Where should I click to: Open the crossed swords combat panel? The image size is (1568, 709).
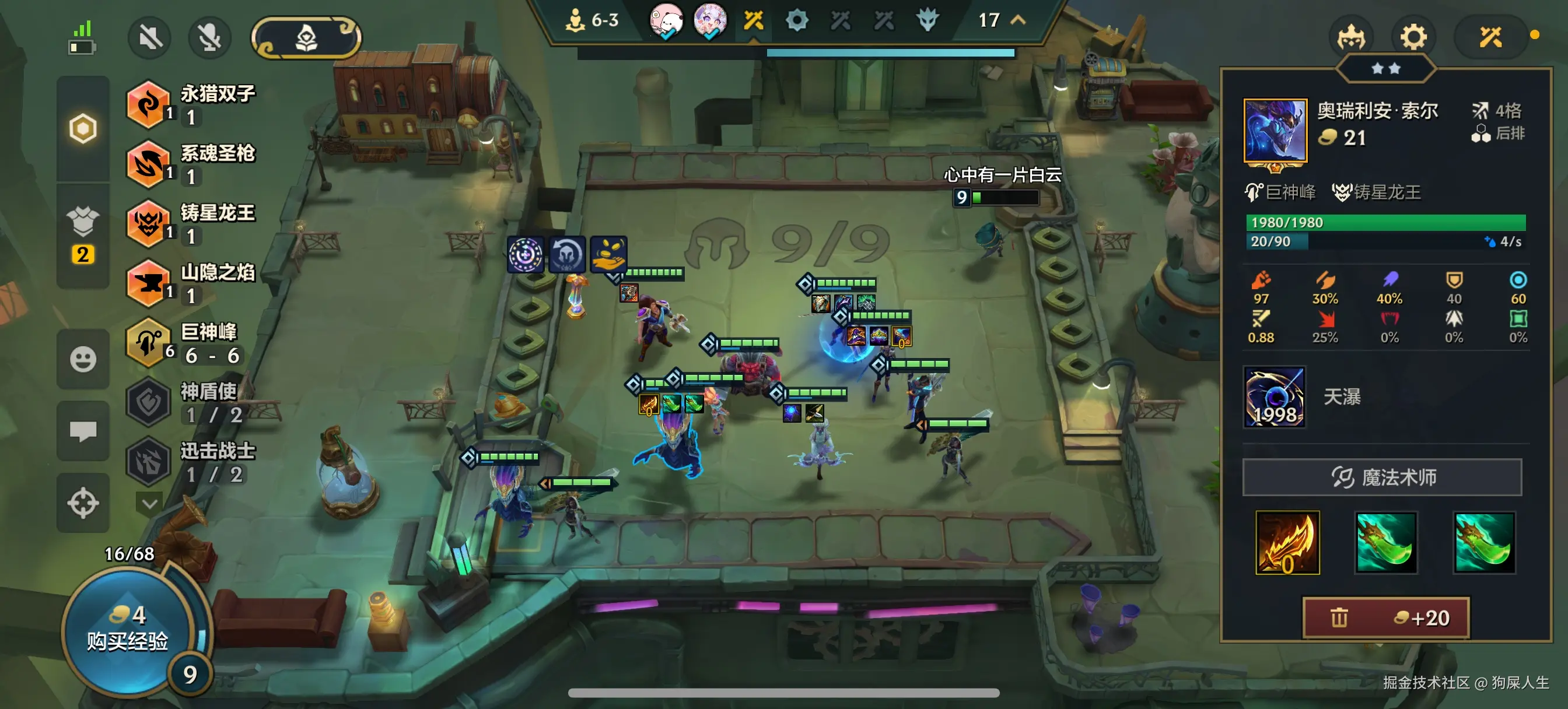[x=1490, y=38]
